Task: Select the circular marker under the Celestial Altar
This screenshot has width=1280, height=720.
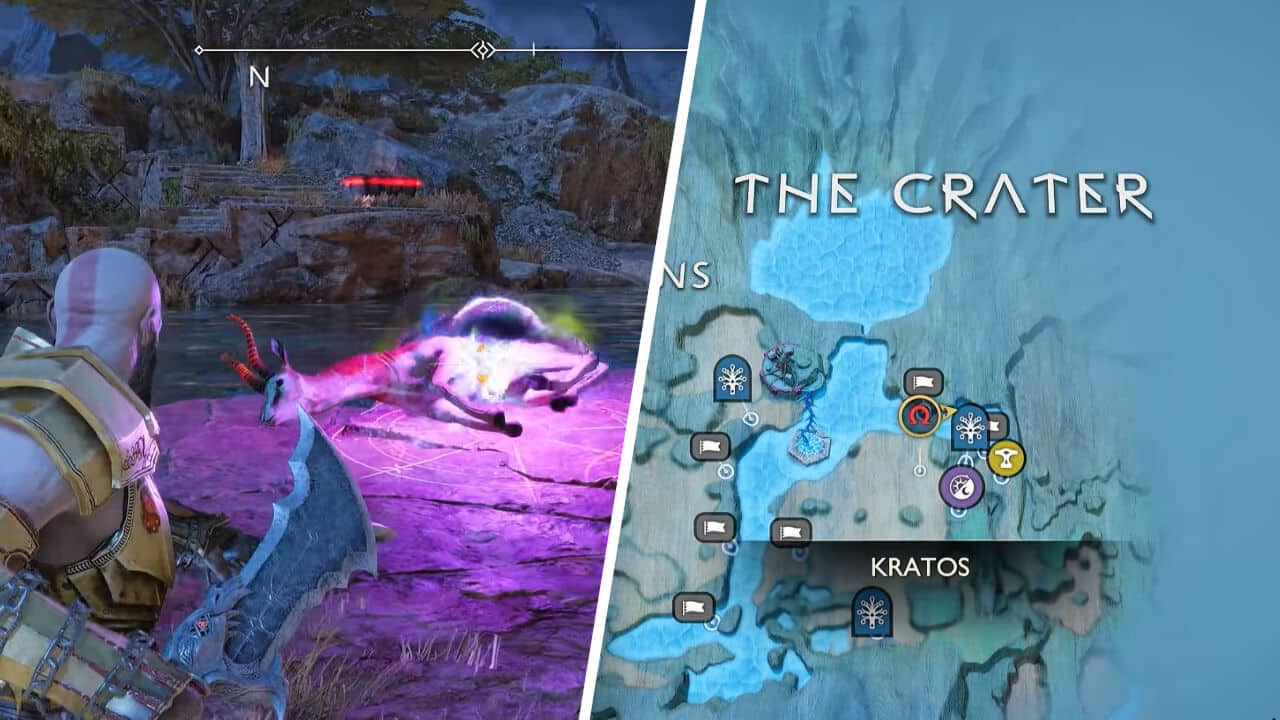Action: point(957,511)
